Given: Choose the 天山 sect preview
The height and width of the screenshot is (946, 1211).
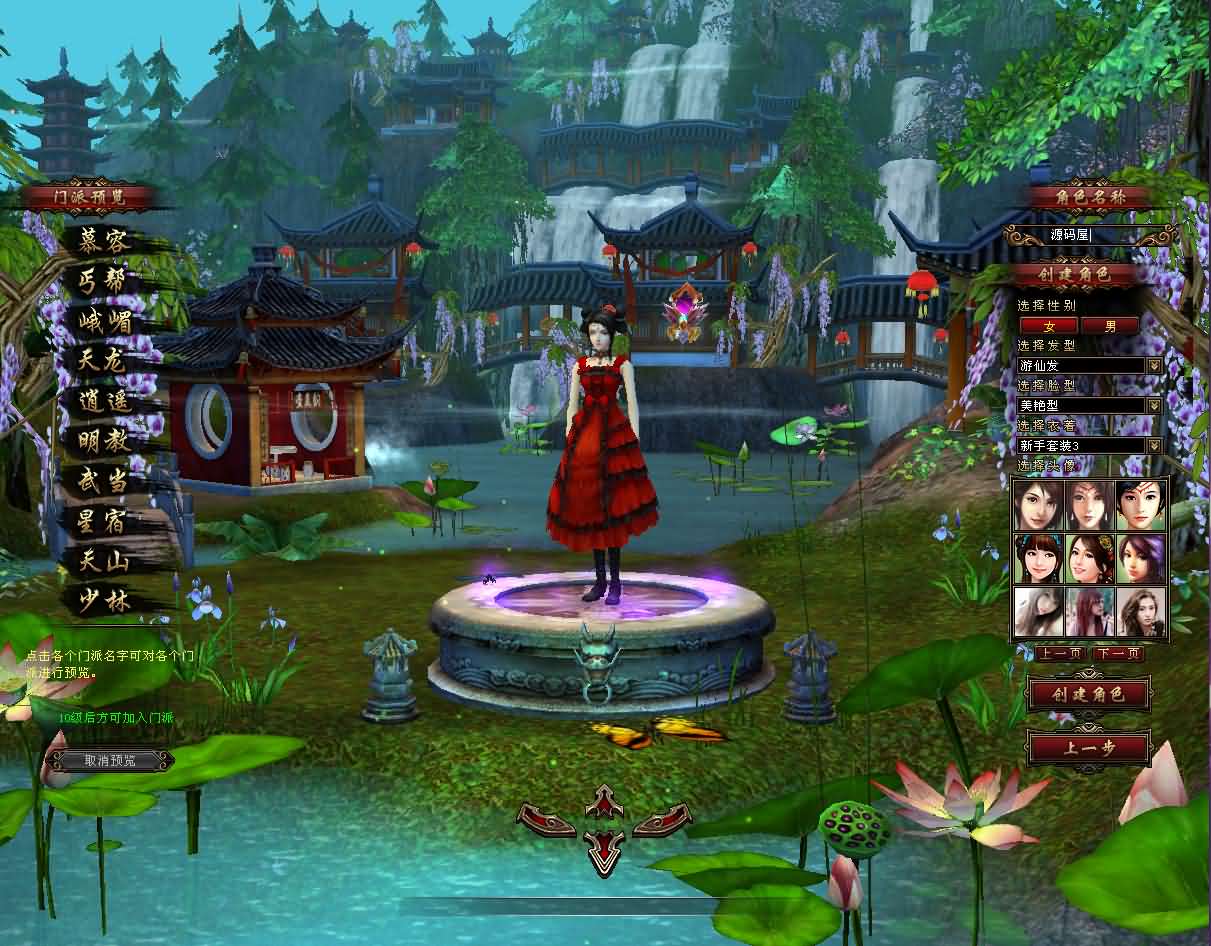Looking at the screenshot, I should 105,561.
